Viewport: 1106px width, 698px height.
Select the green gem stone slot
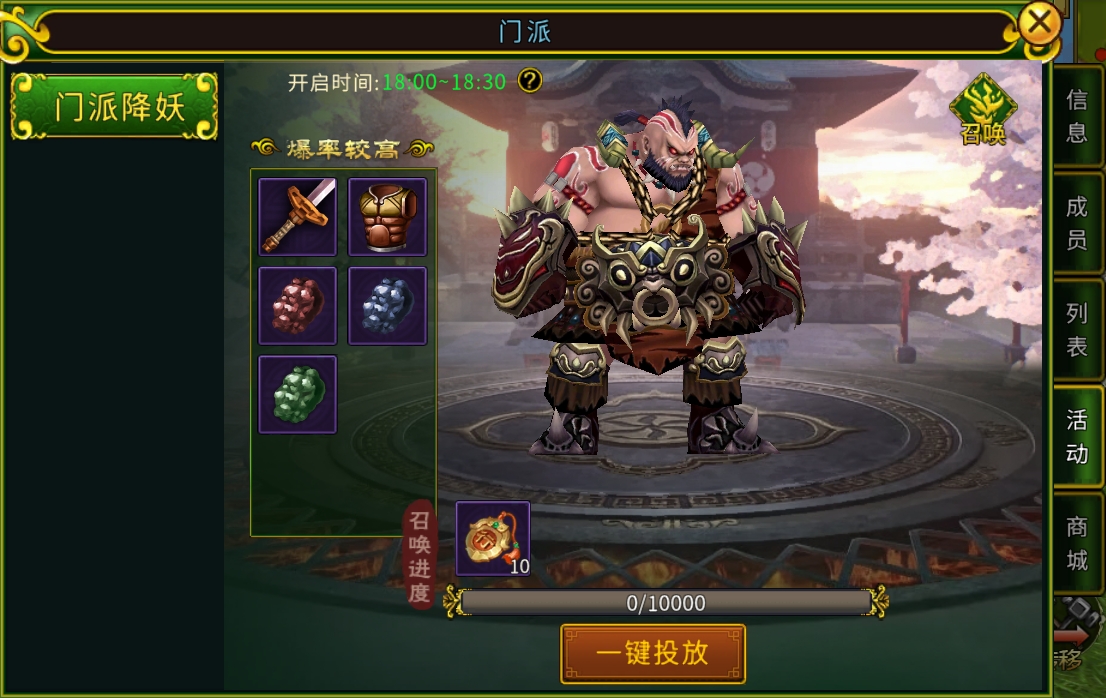[298, 394]
